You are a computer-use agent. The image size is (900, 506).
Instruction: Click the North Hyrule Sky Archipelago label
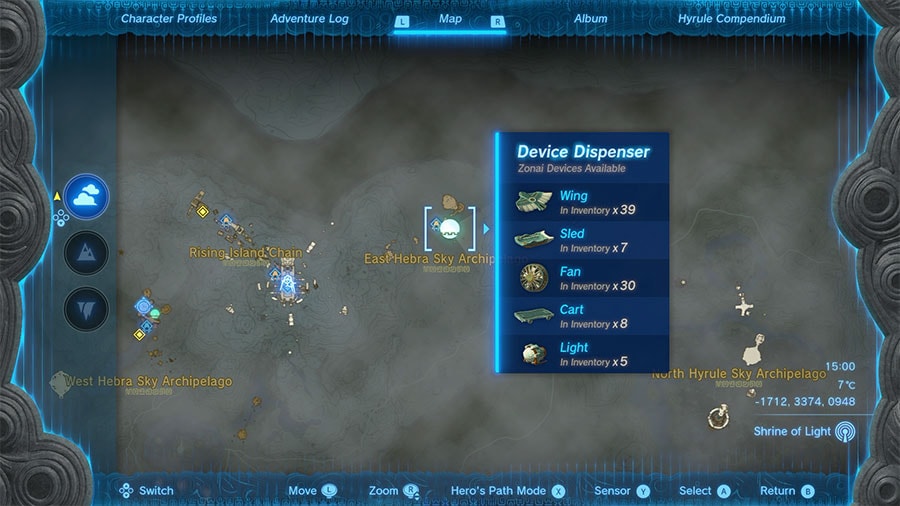click(739, 374)
